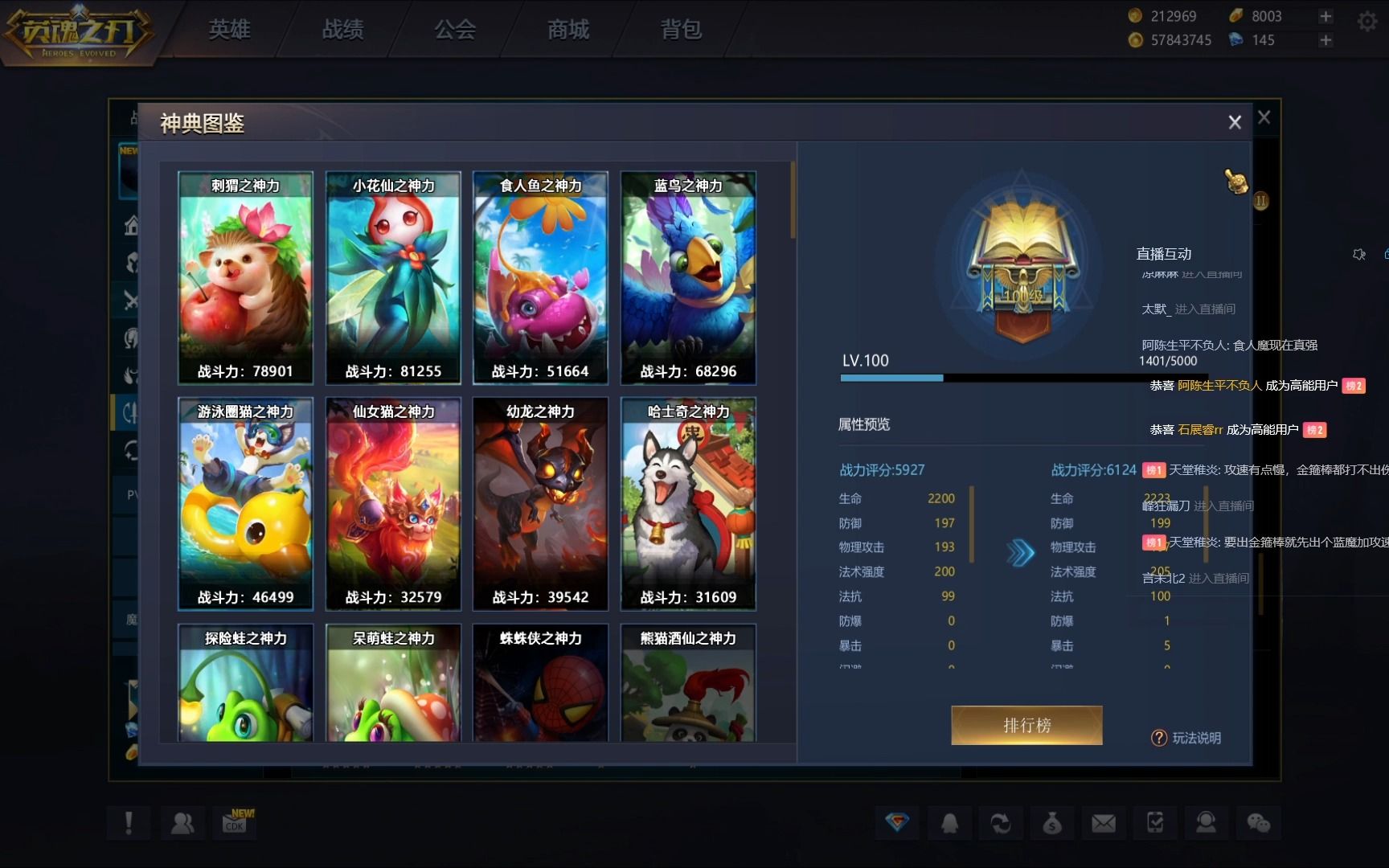
Task: Pick the 哈士奇之神力 card
Action: point(688,504)
